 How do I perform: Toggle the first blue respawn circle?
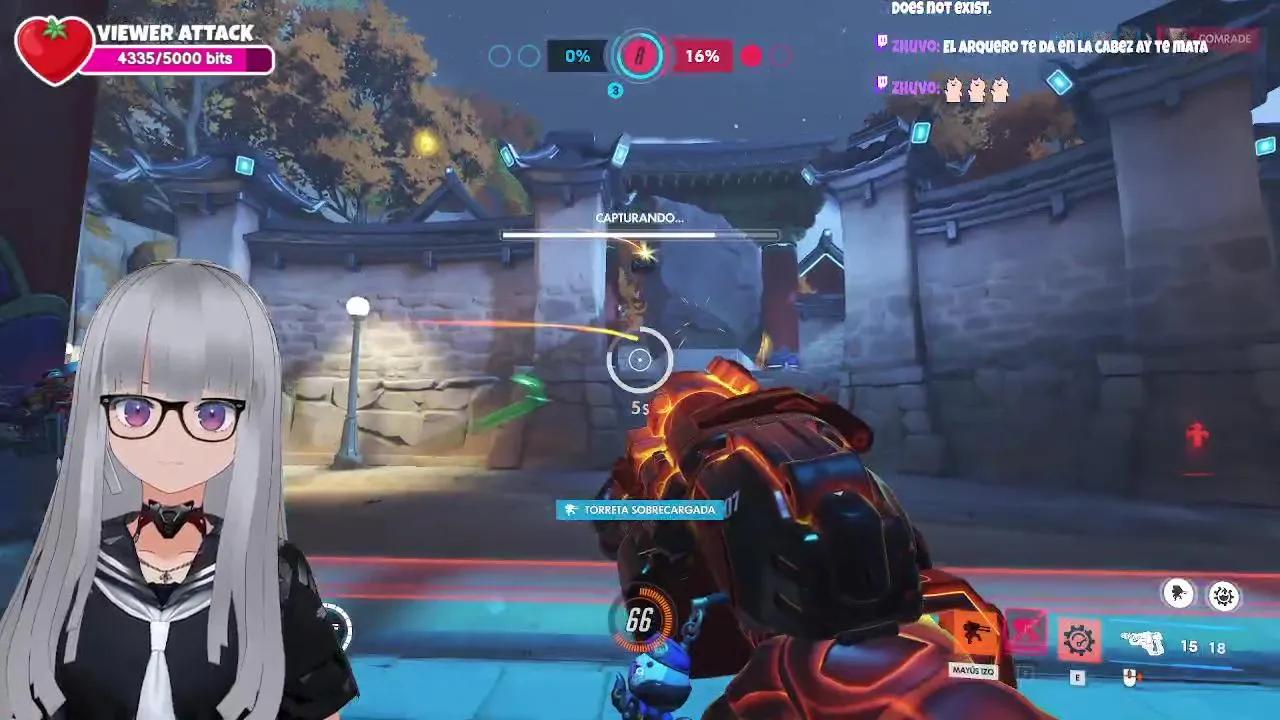coord(502,56)
